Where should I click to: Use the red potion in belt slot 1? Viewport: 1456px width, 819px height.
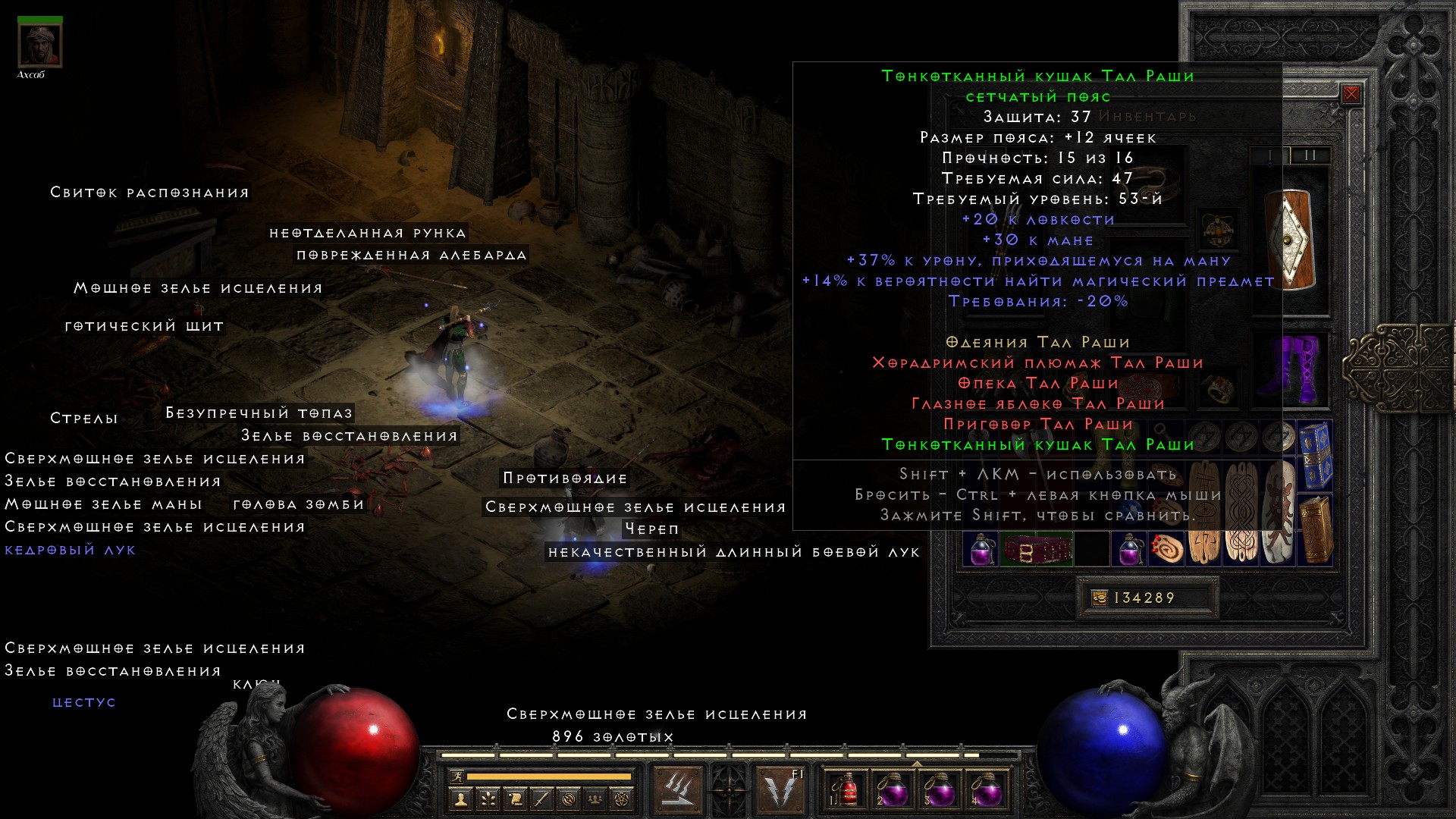click(847, 790)
